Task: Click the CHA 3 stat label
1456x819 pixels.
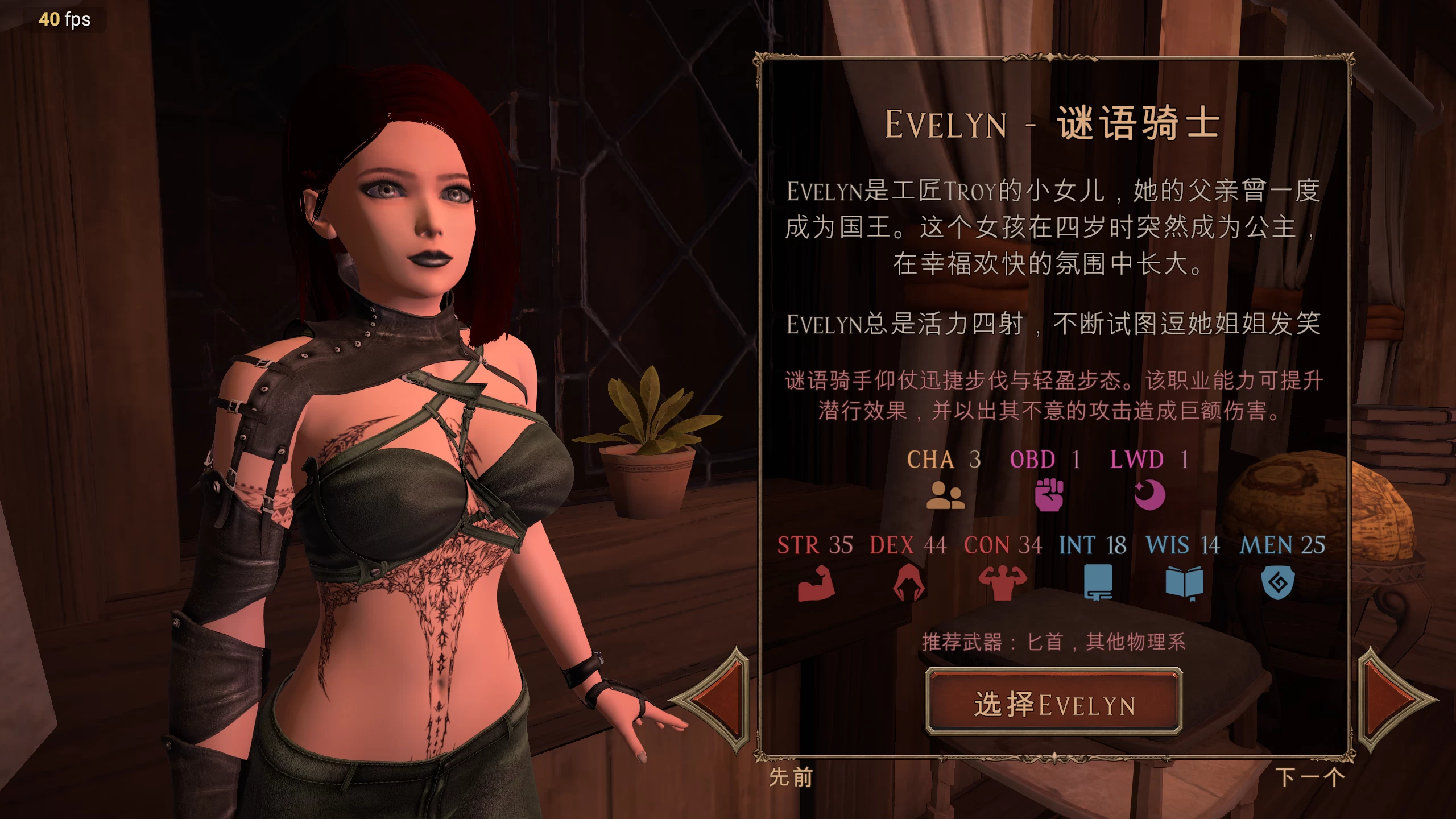Action: click(x=944, y=460)
